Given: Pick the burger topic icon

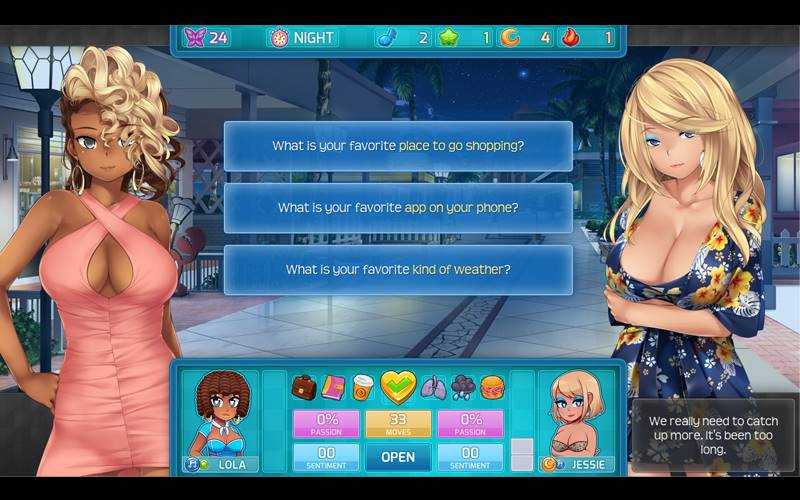Looking at the screenshot, I should pyautogui.click(x=492, y=387).
